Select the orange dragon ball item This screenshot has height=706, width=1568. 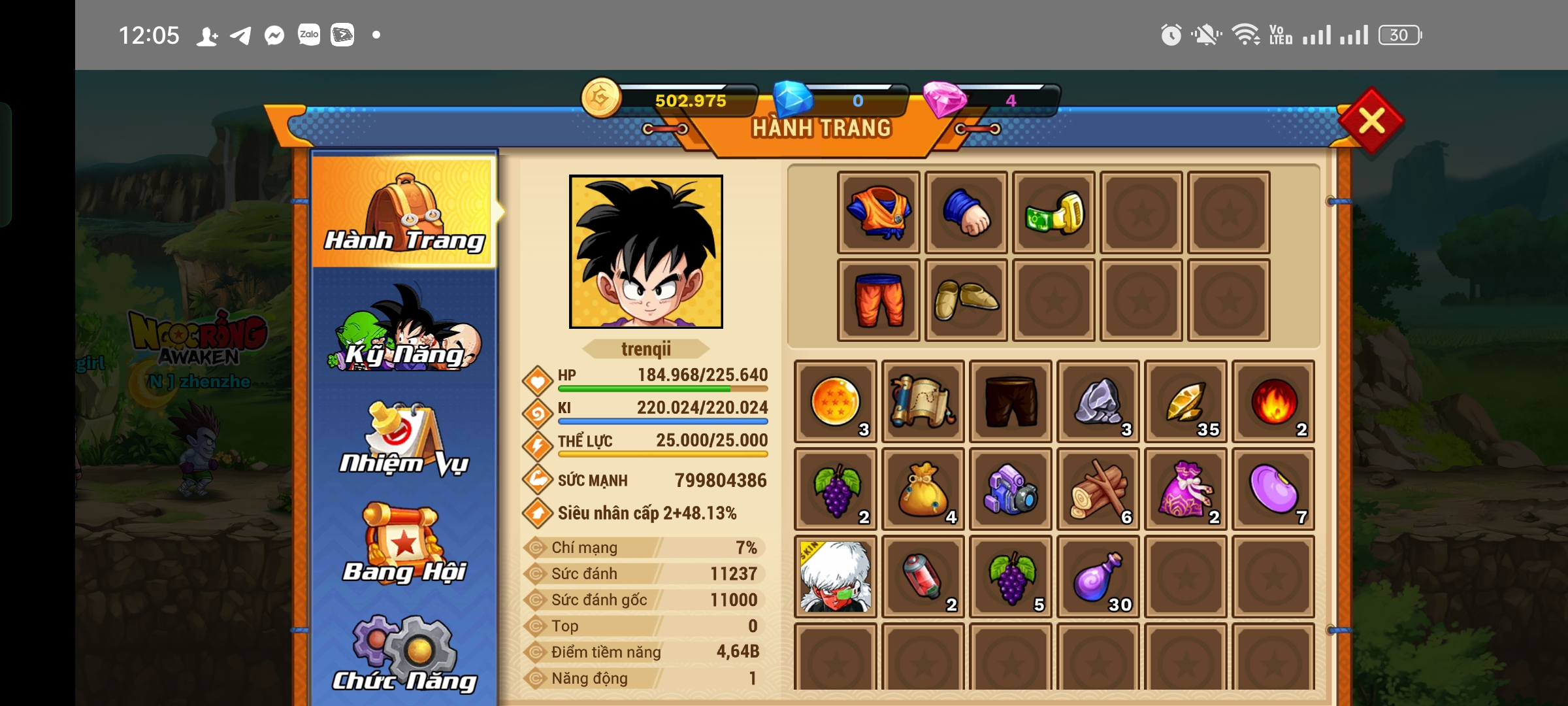836,401
